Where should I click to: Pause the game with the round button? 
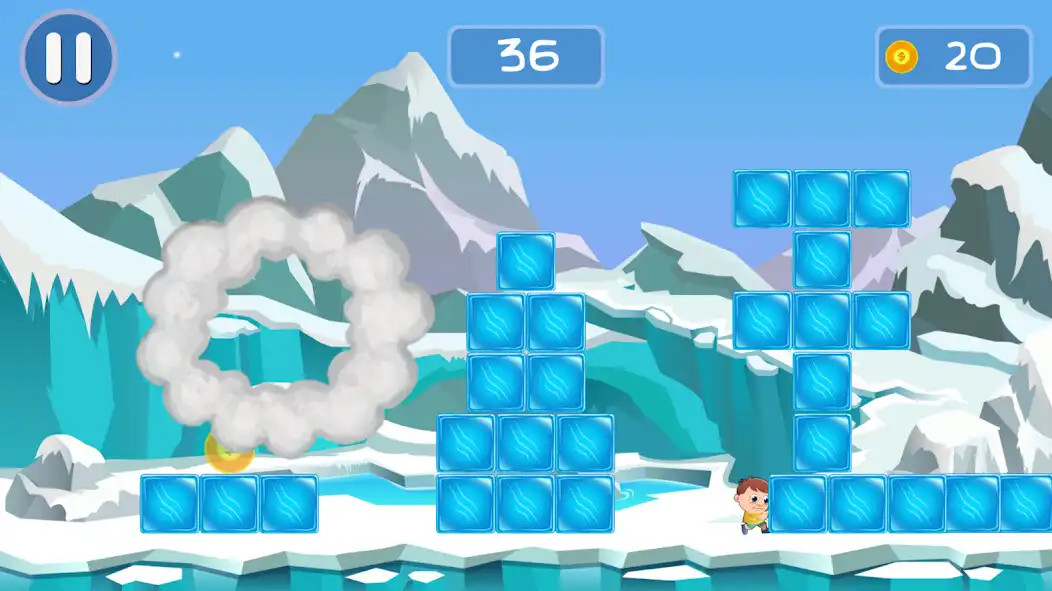tap(68, 57)
